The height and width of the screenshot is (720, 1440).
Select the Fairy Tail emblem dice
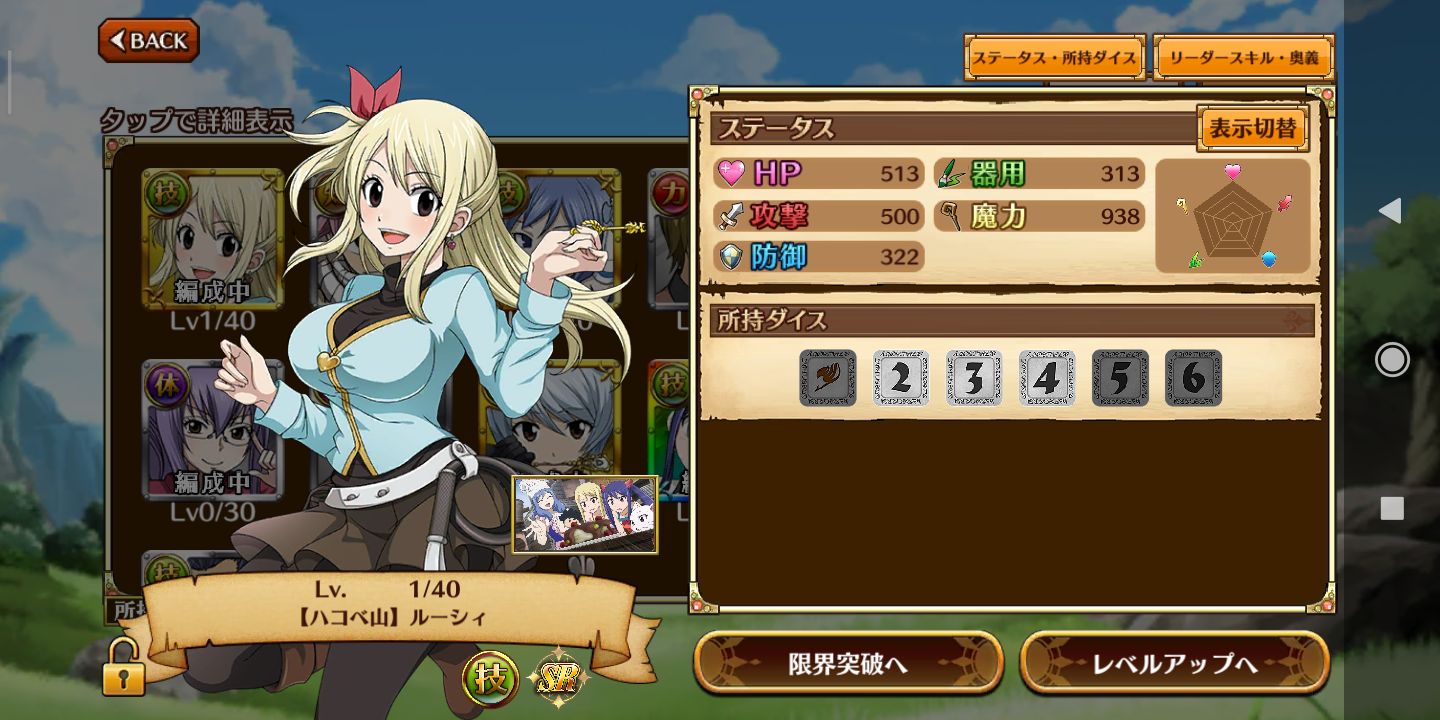click(x=827, y=378)
